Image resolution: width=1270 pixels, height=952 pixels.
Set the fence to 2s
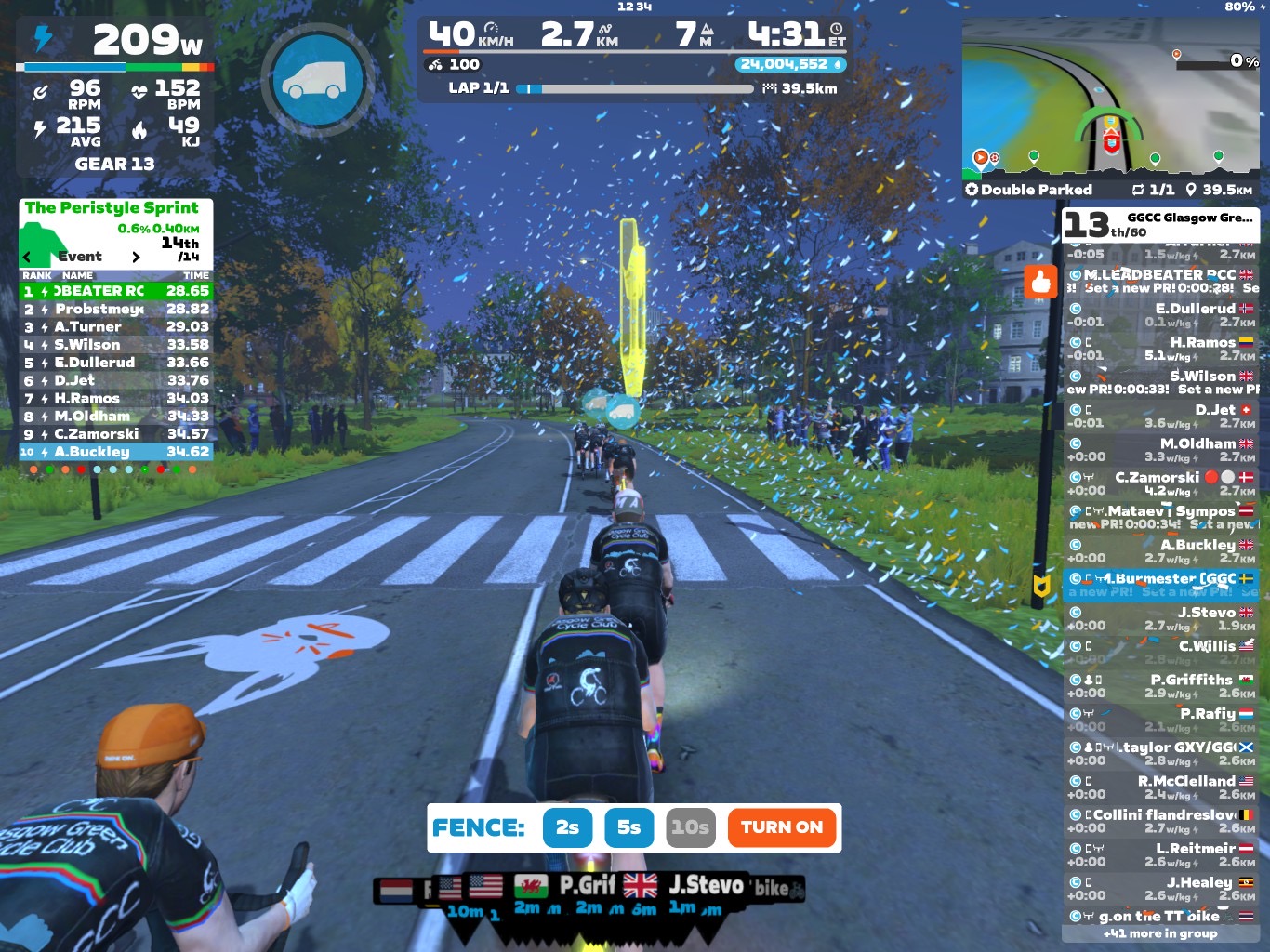pos(567,827)
